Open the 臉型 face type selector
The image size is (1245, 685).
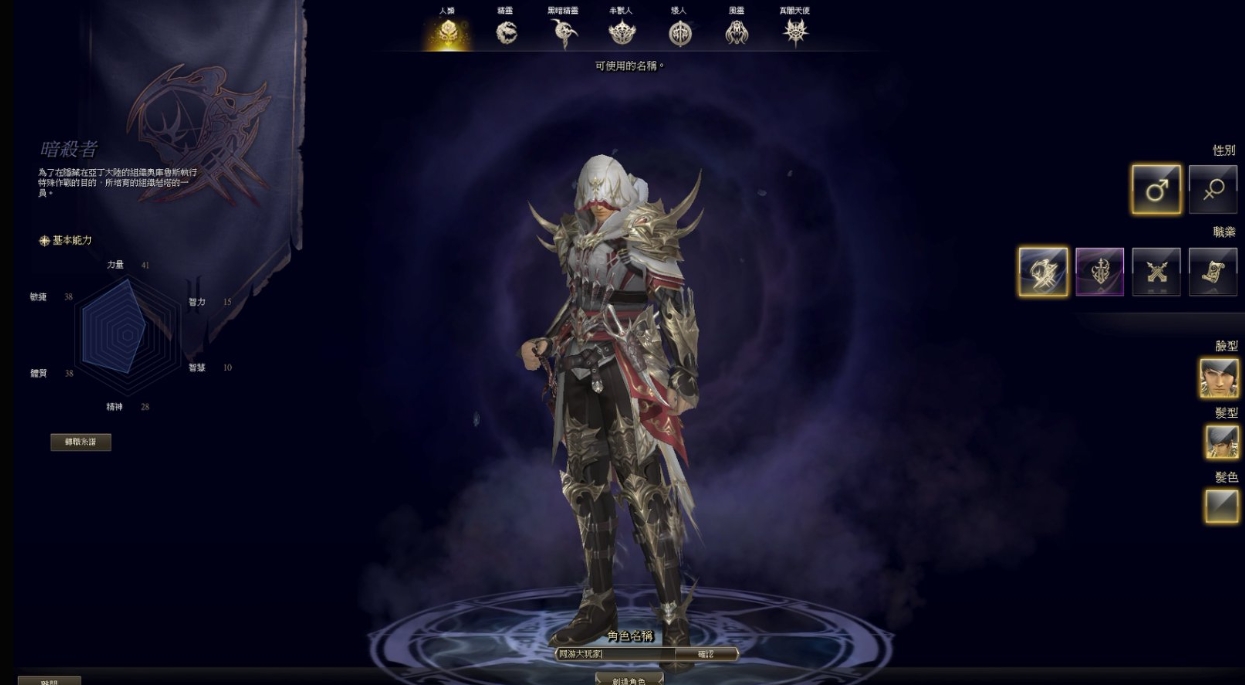pos(1220,378)
